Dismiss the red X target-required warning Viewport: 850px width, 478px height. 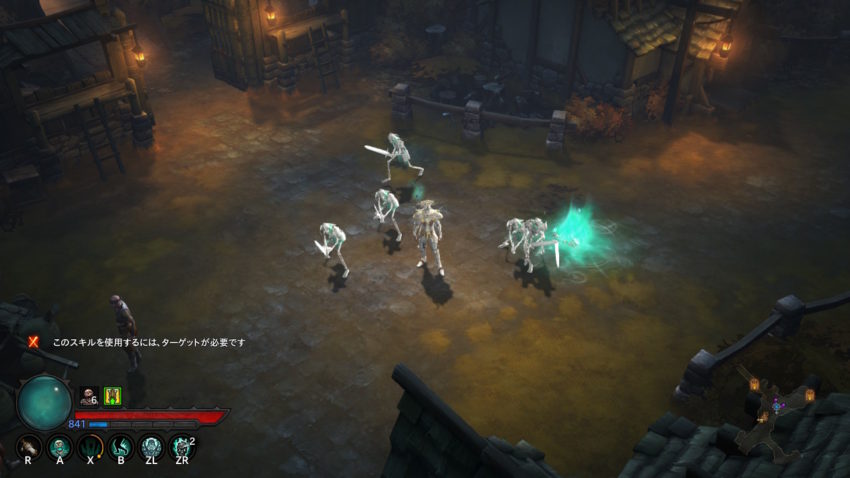click(33, 341)
